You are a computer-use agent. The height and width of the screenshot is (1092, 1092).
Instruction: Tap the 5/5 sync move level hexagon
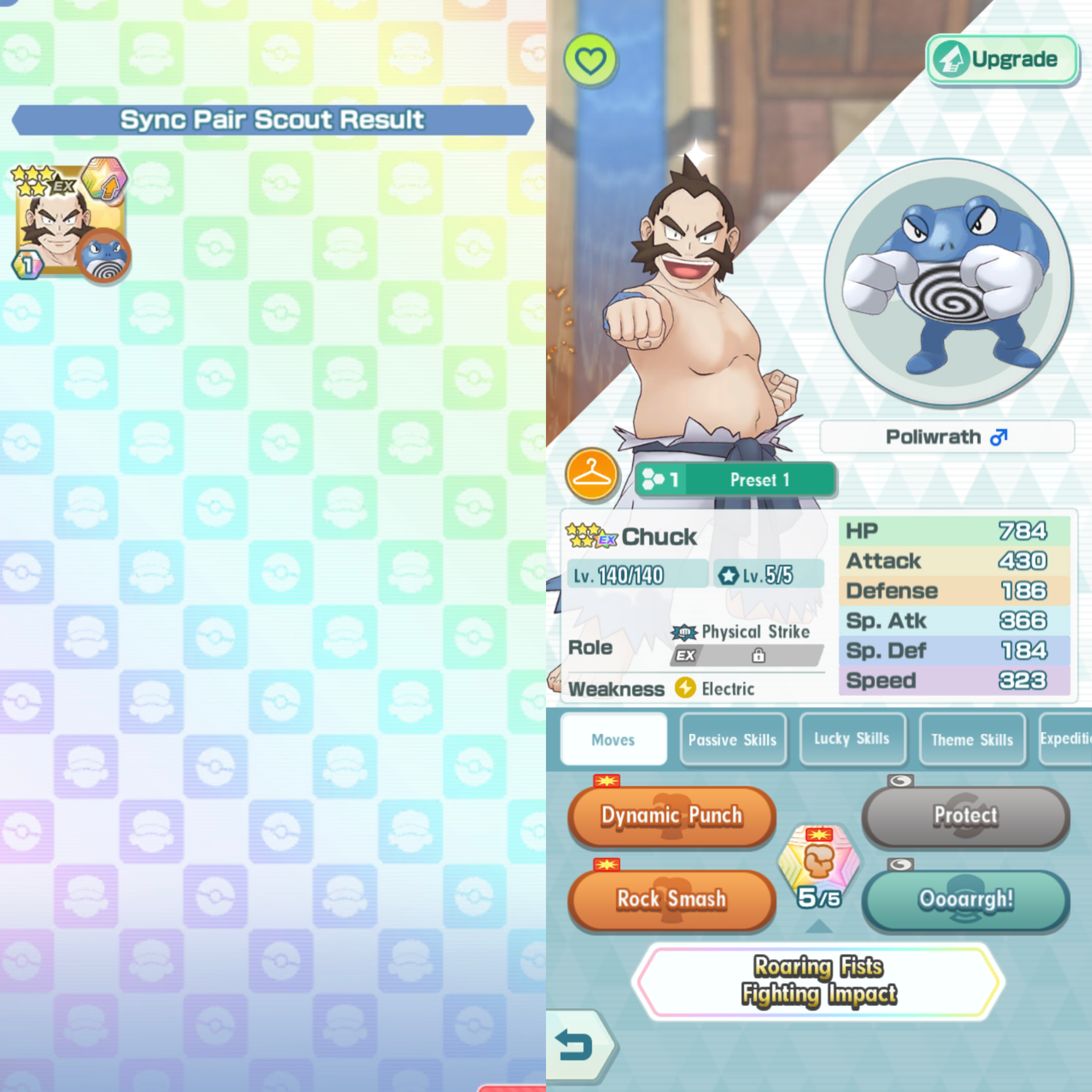coord(818,867)
